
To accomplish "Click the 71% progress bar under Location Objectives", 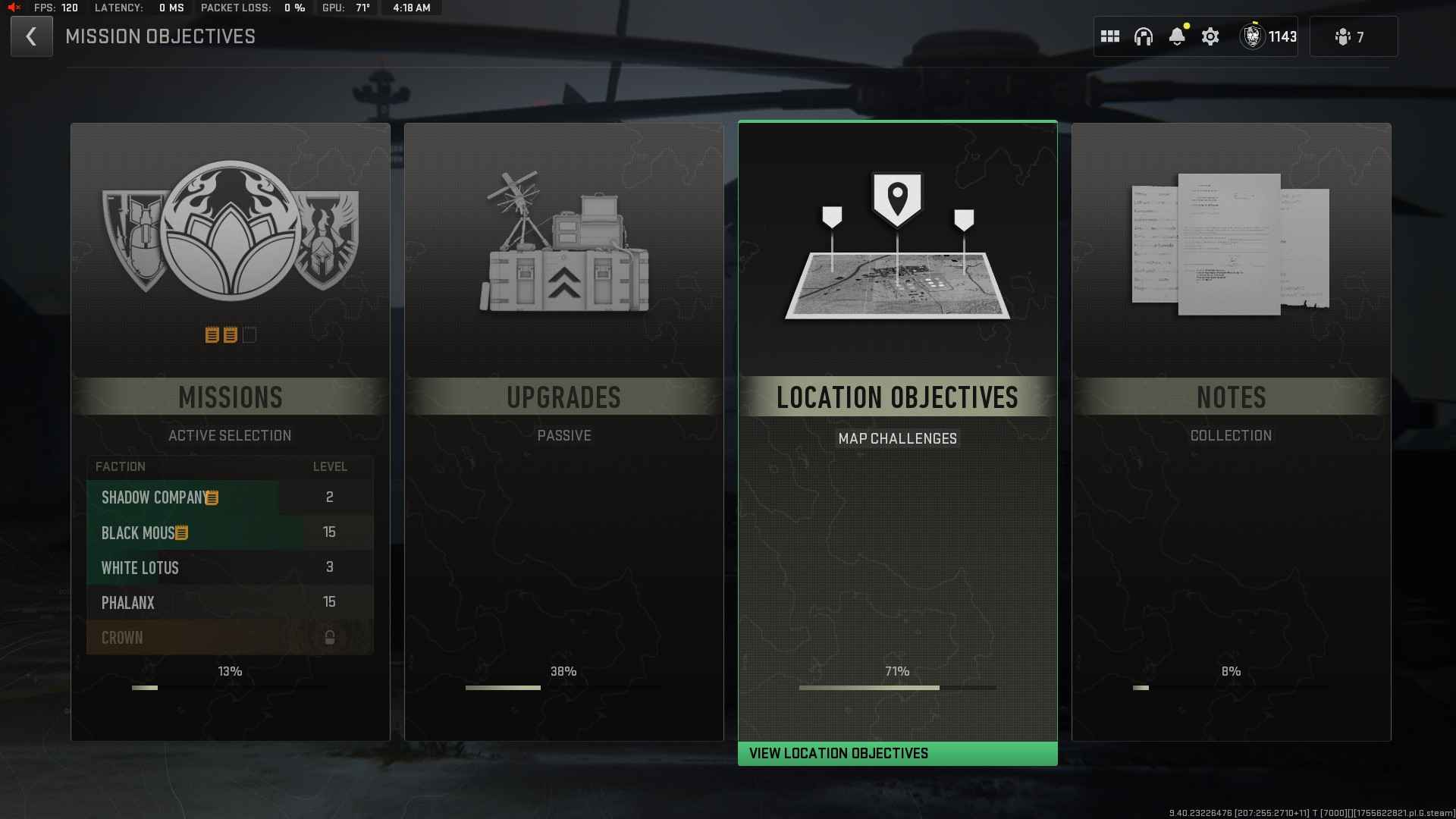I will (x=897, y=688).
